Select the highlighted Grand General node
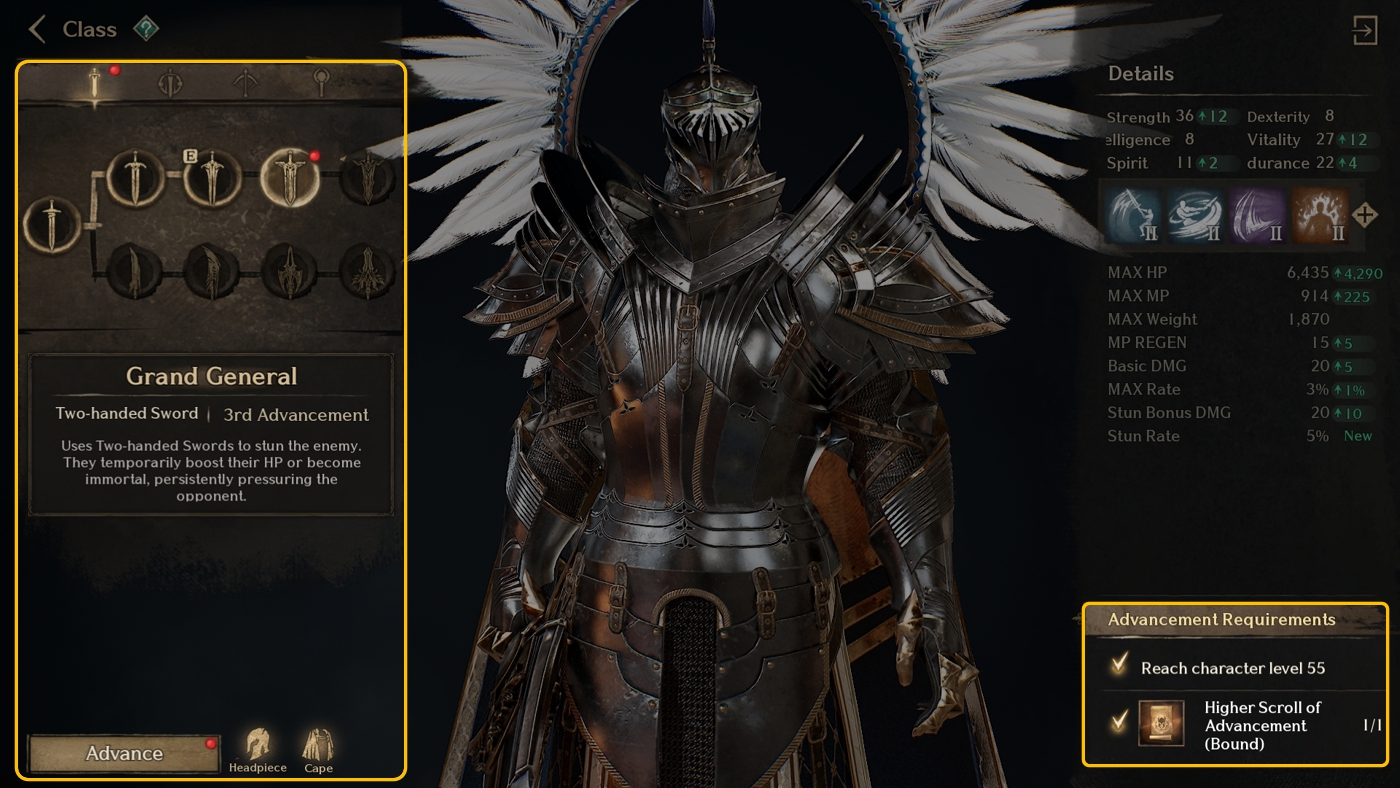The width and height of the screenshot is (1400, 788). [290, 177]
